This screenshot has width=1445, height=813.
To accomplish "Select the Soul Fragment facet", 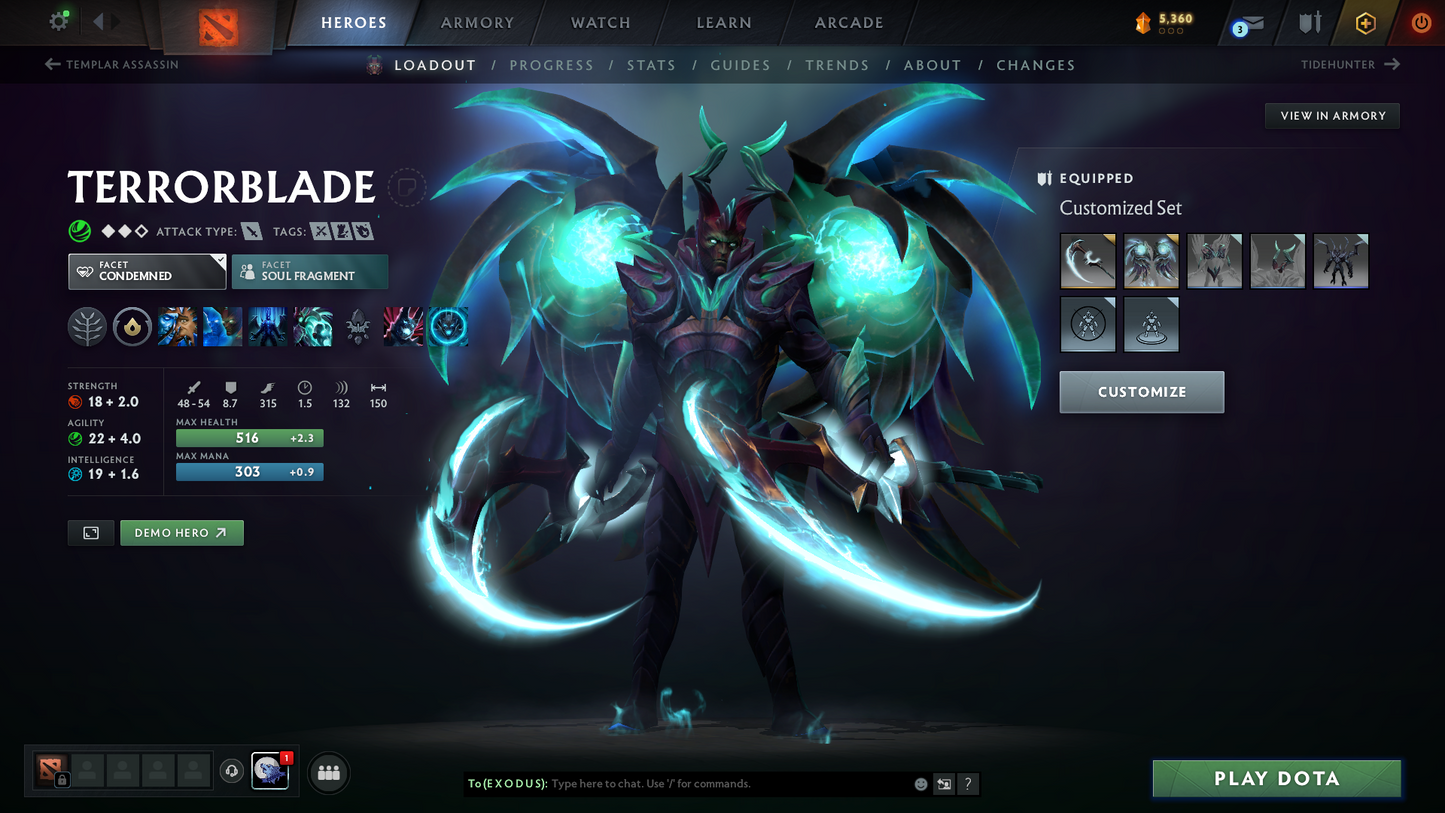I will pos(309,271).
